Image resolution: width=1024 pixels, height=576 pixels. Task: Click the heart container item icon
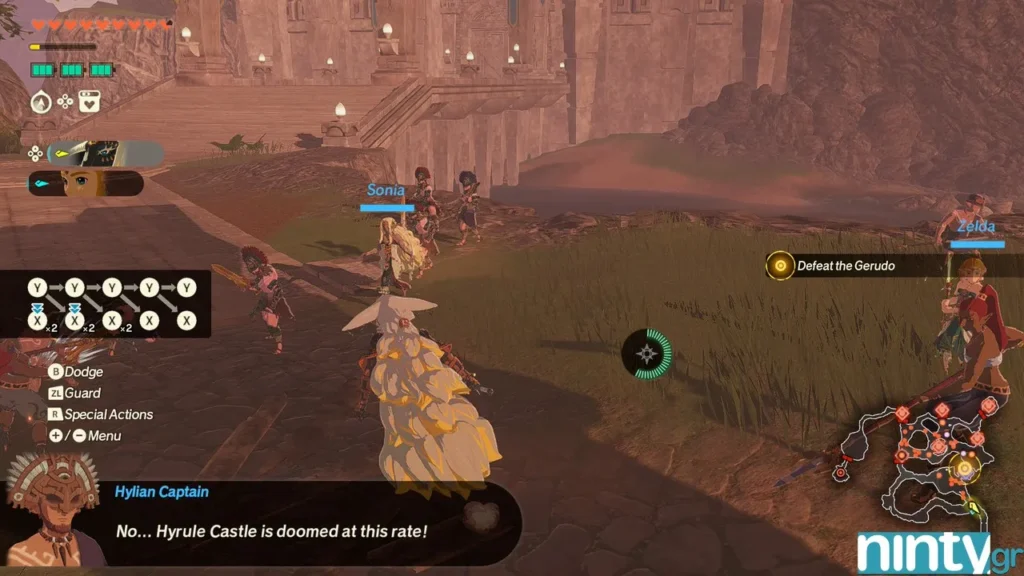click(x=89, y=101)
